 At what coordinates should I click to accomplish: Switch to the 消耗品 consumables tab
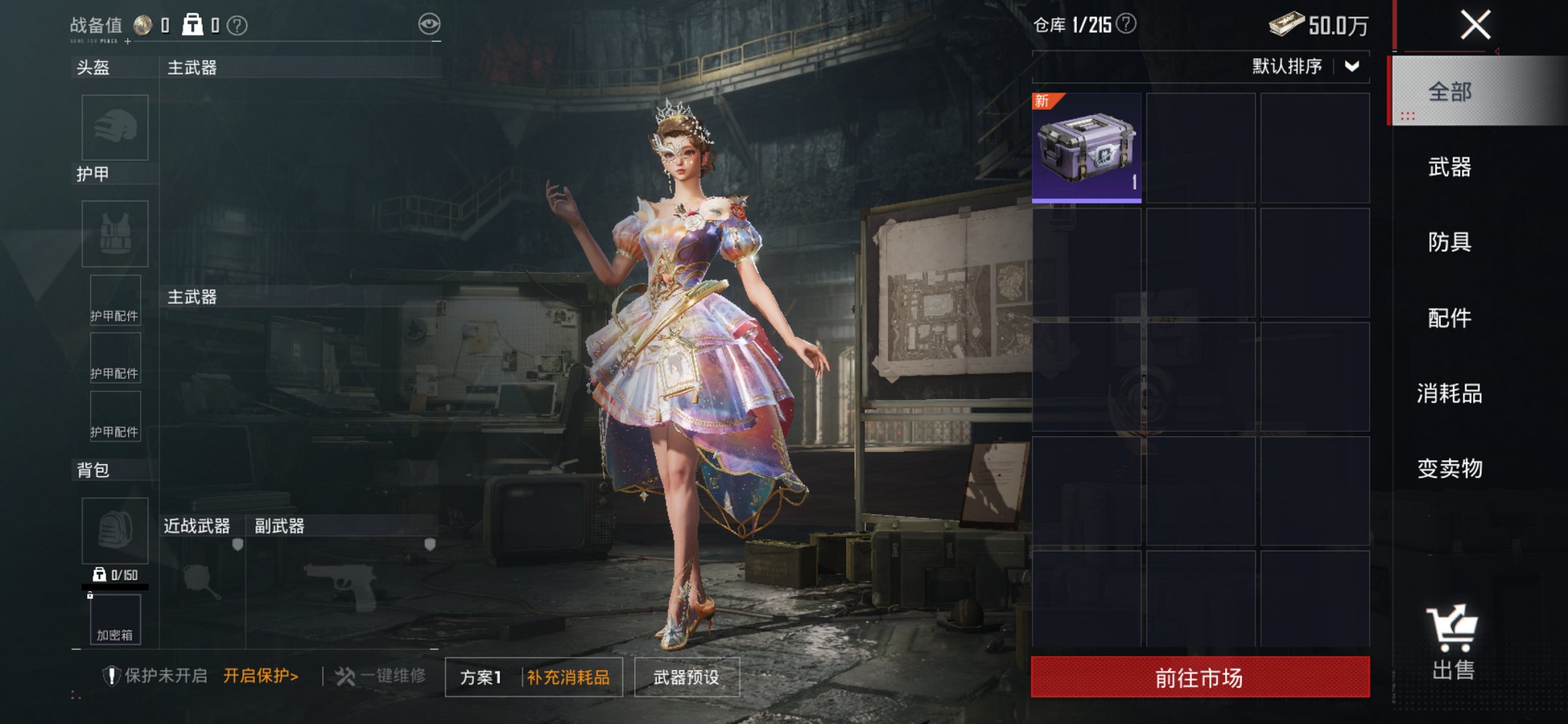[x=1449, y=393]
